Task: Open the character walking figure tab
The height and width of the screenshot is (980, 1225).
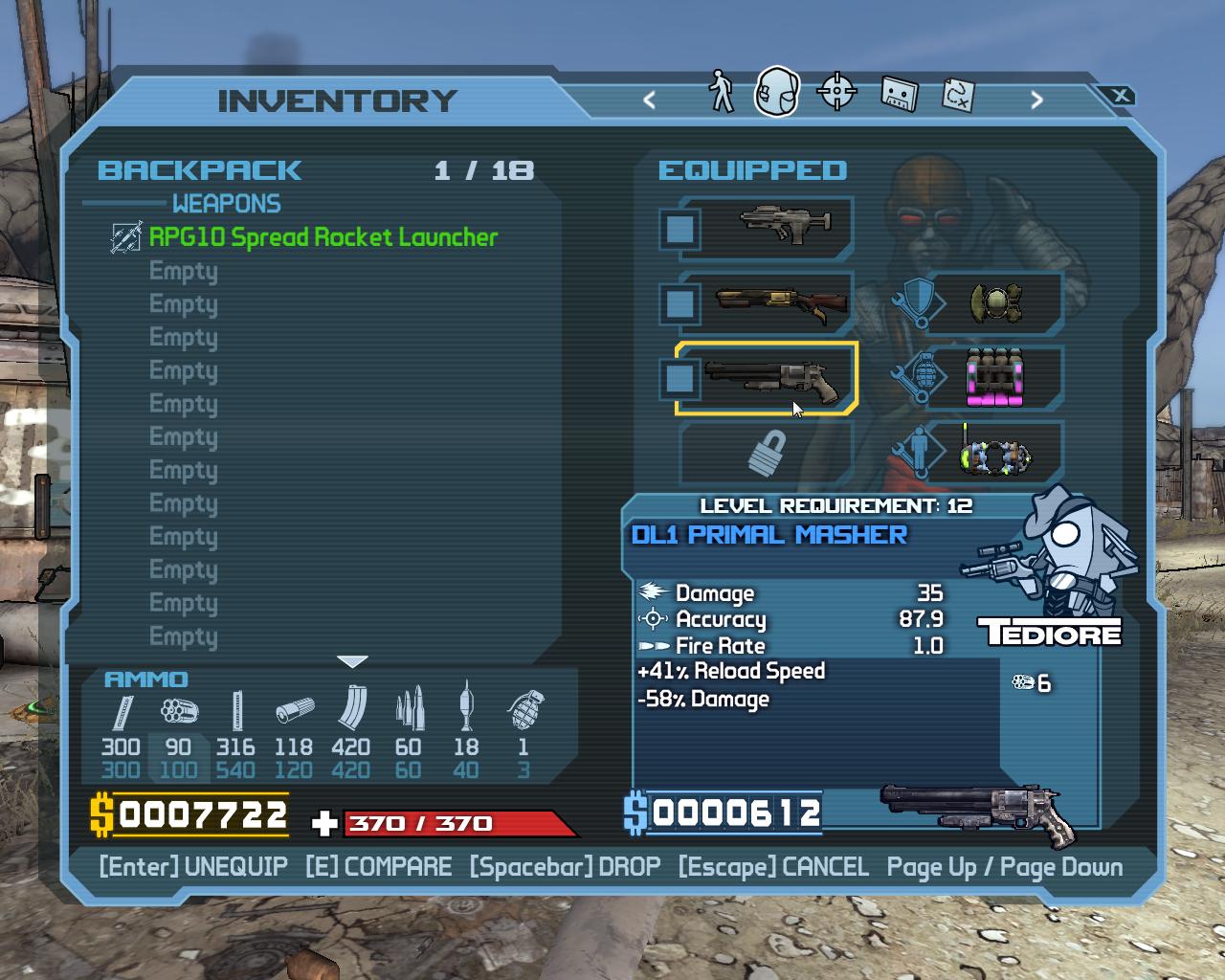Action: (721, 93)
